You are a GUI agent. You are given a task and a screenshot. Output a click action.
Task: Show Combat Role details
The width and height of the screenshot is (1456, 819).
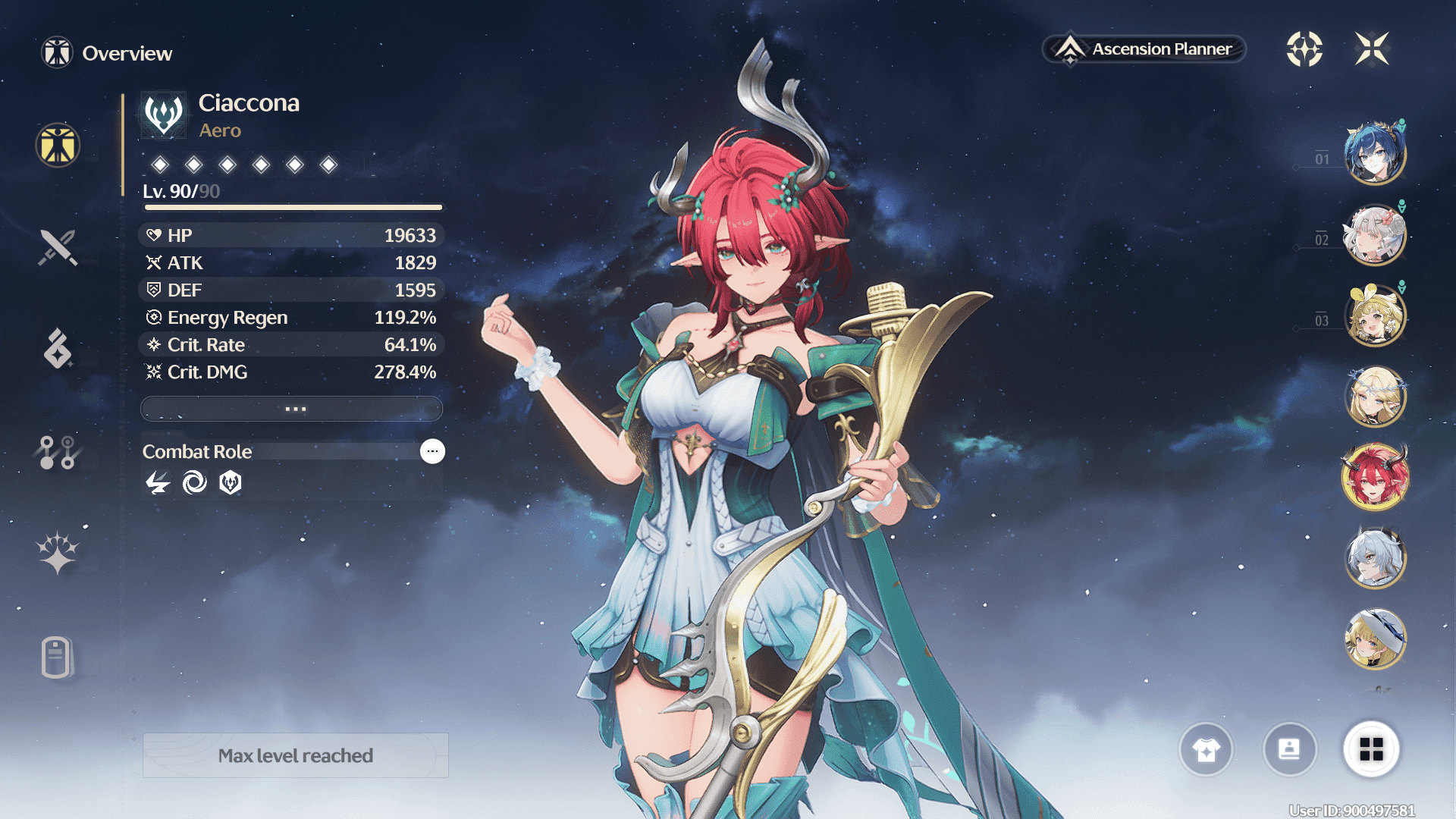(432, 451)
